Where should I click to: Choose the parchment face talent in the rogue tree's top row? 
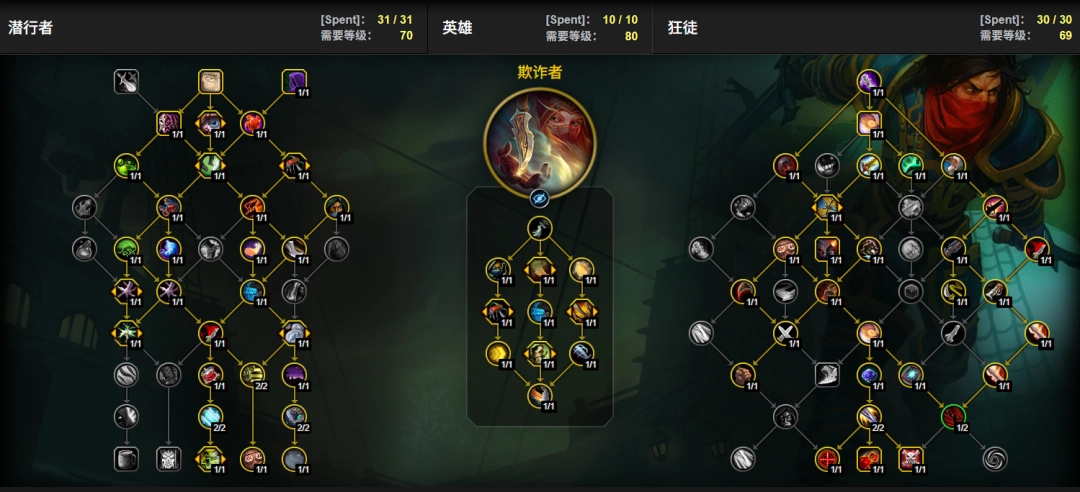210,81
